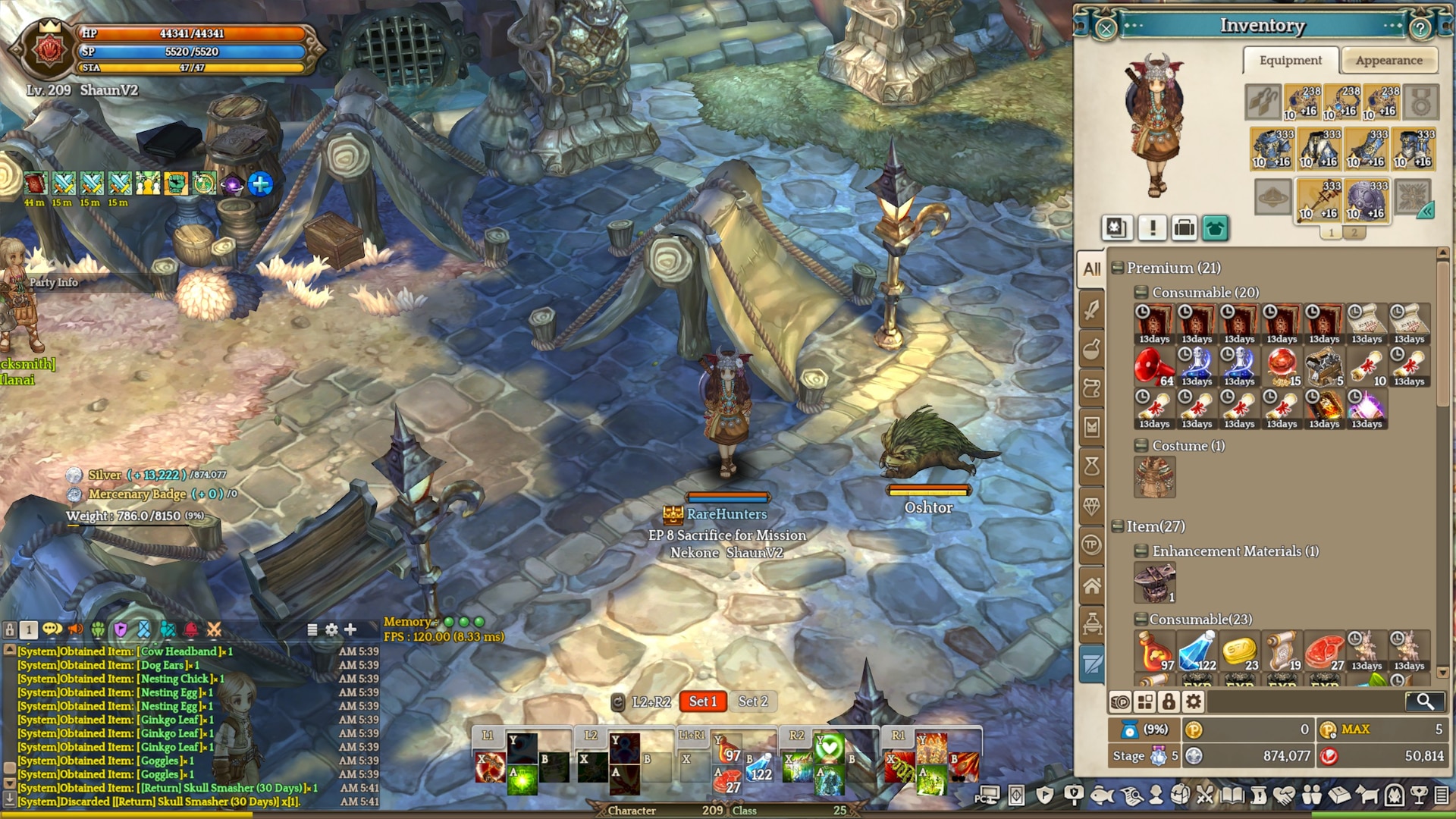This screenshot has width=1456, height=819.
Task: Open the Equipment tab
Action: 1289,61
